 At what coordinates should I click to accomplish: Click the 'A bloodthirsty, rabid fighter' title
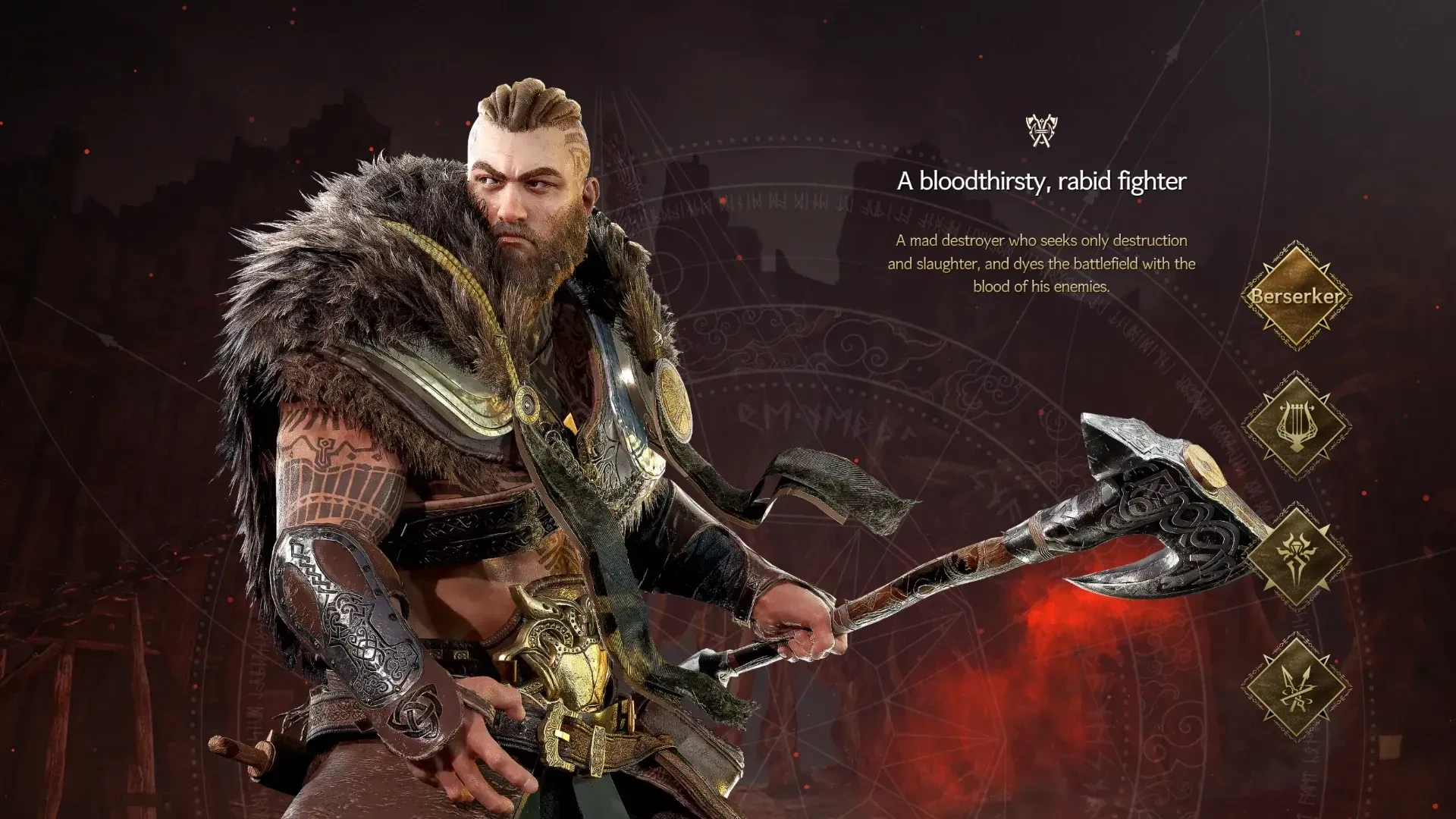pyautogui.click(x=1042, y=182)
